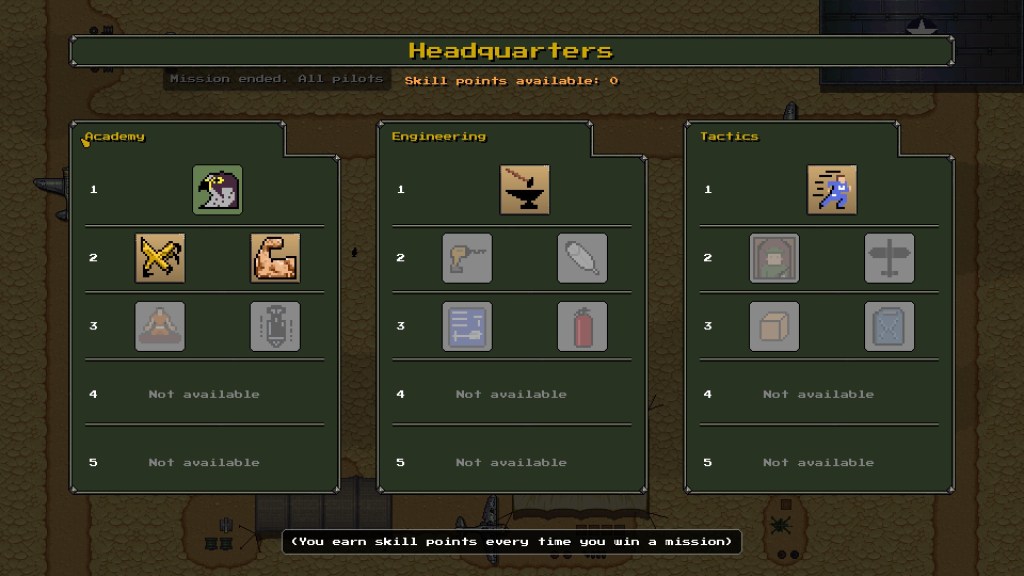Choose the crossed golden arrows skill

click(x=160, y=258)
